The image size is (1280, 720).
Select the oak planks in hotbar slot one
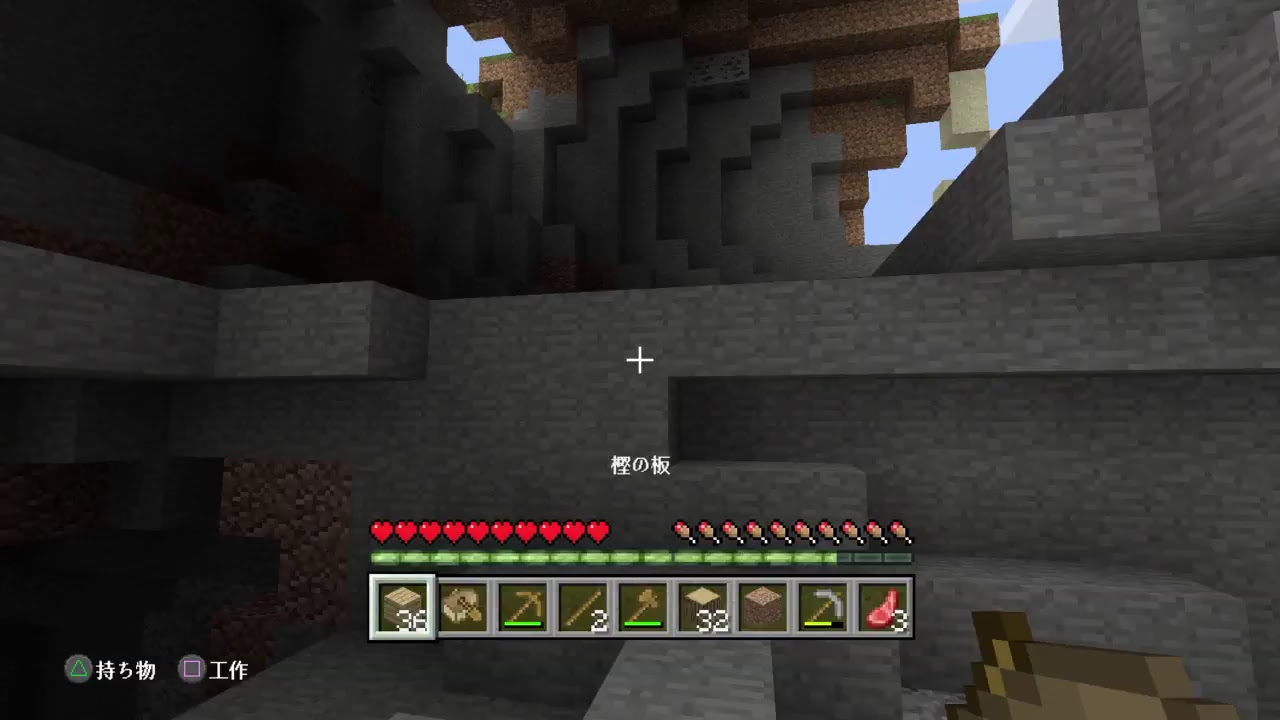click(403, 607)
